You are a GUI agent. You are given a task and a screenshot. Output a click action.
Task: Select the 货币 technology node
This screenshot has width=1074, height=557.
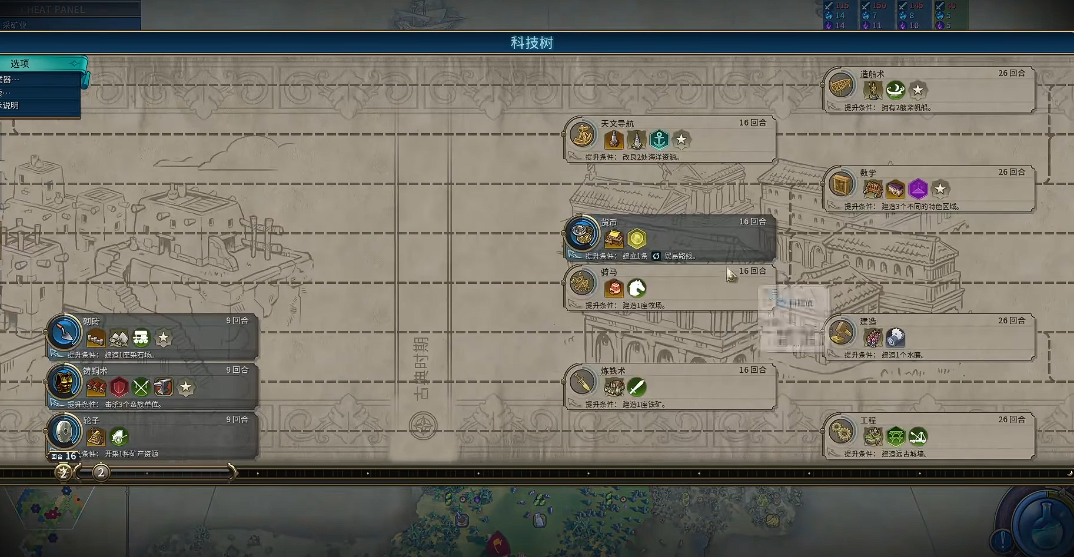click(x=670, y=237)
